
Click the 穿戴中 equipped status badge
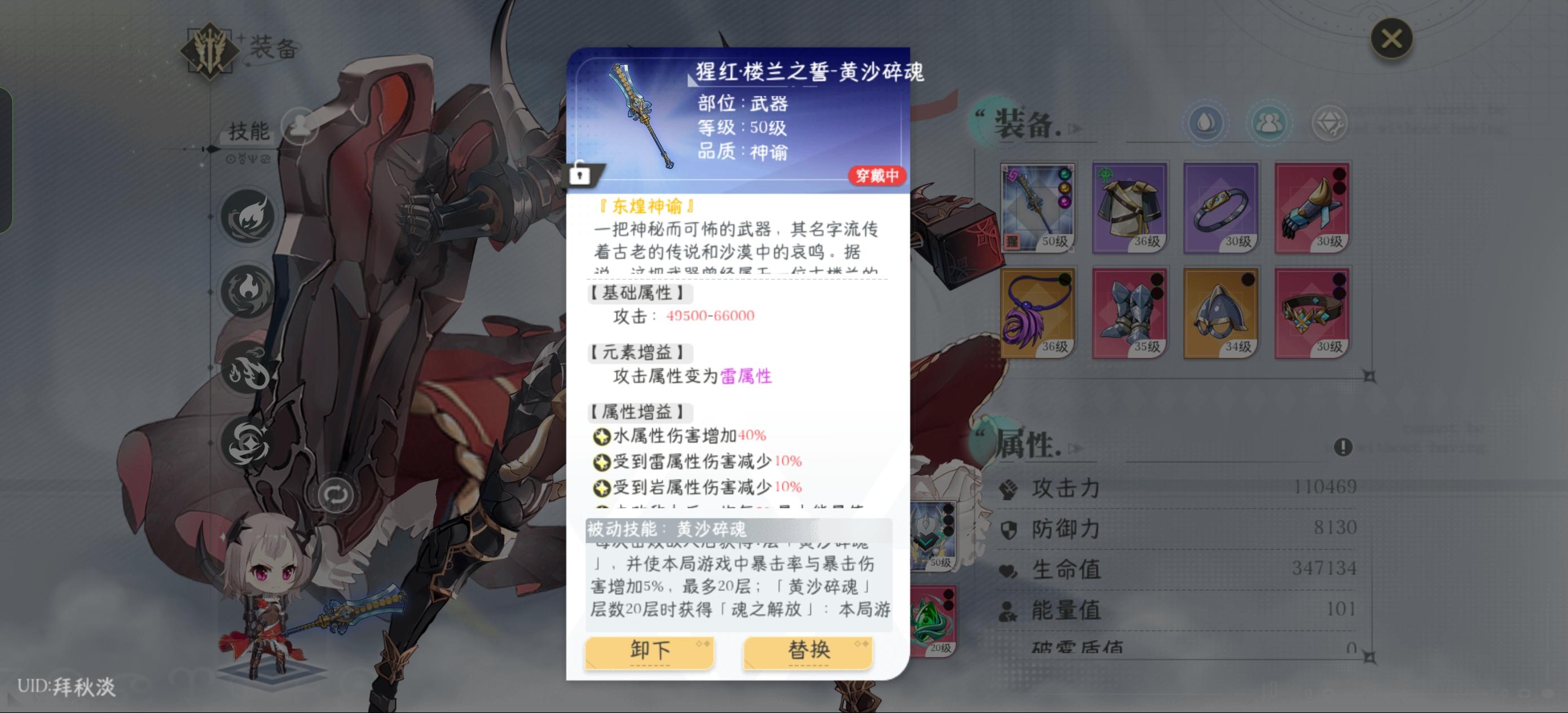coord(877,175)
